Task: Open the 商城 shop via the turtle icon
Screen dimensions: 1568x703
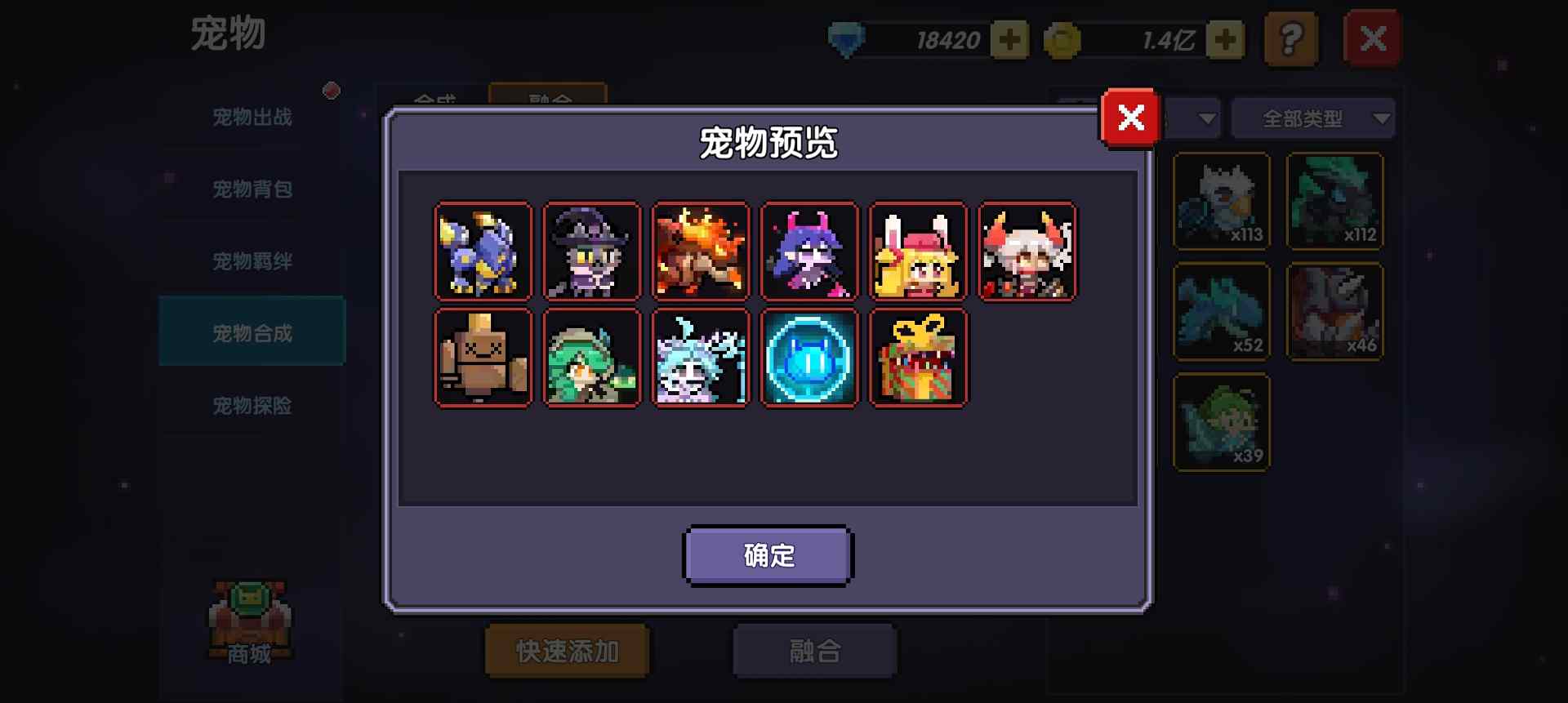Action: [x=247, y=621]
